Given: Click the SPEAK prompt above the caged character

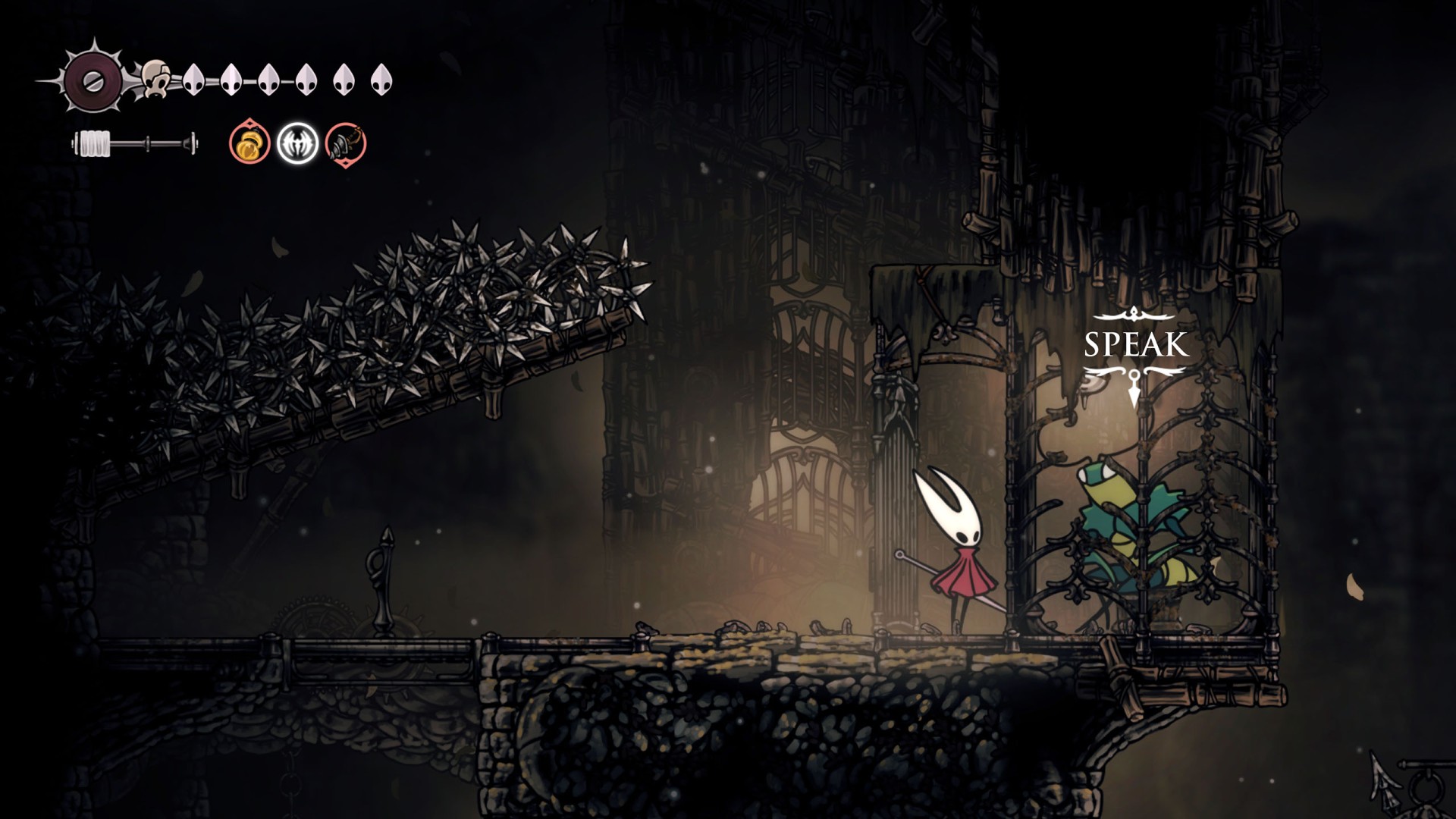Looking at the screenshot, I should coord(1135,345).
